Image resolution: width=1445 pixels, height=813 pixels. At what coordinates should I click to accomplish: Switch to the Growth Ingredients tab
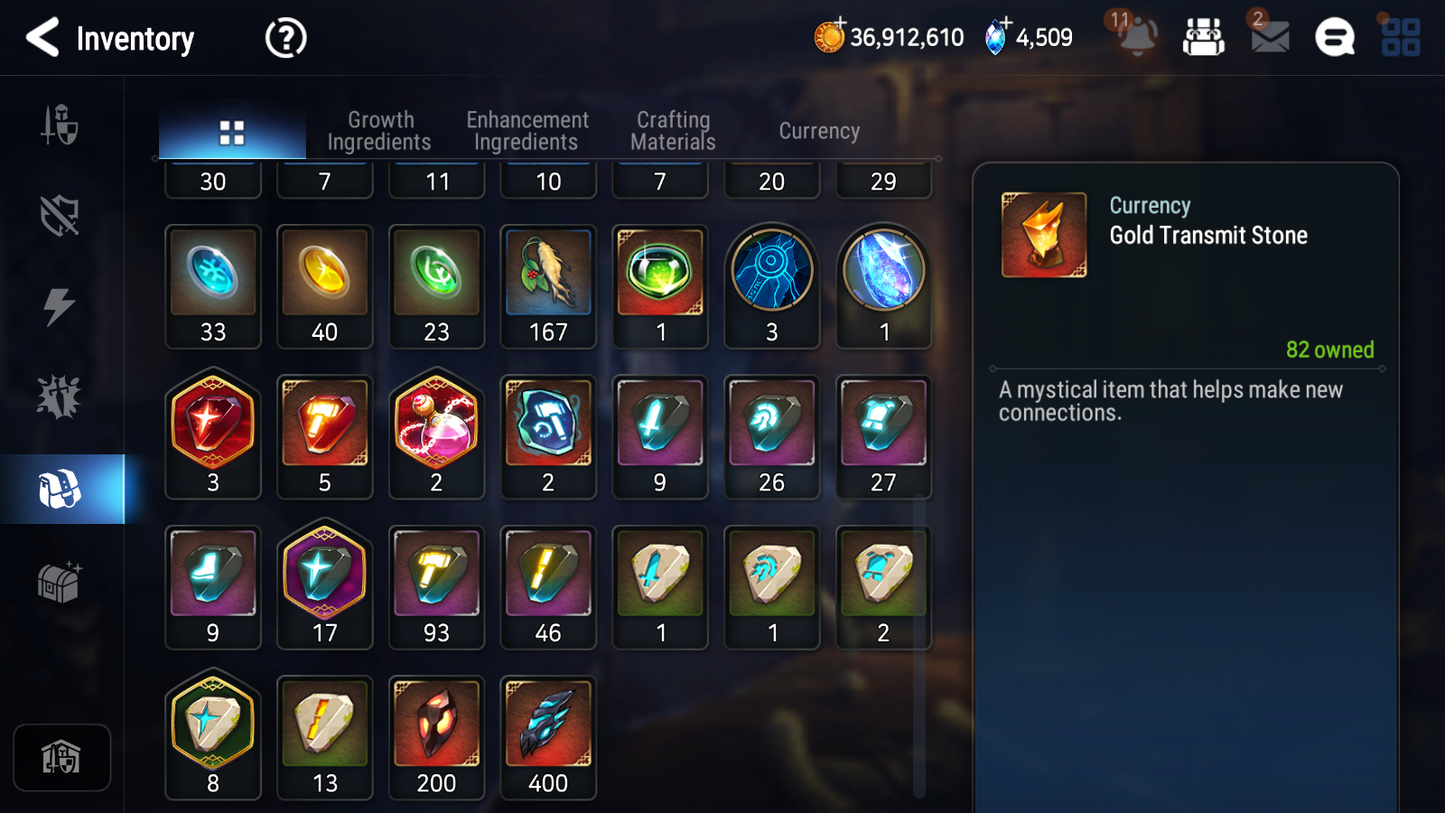[379, 131]
